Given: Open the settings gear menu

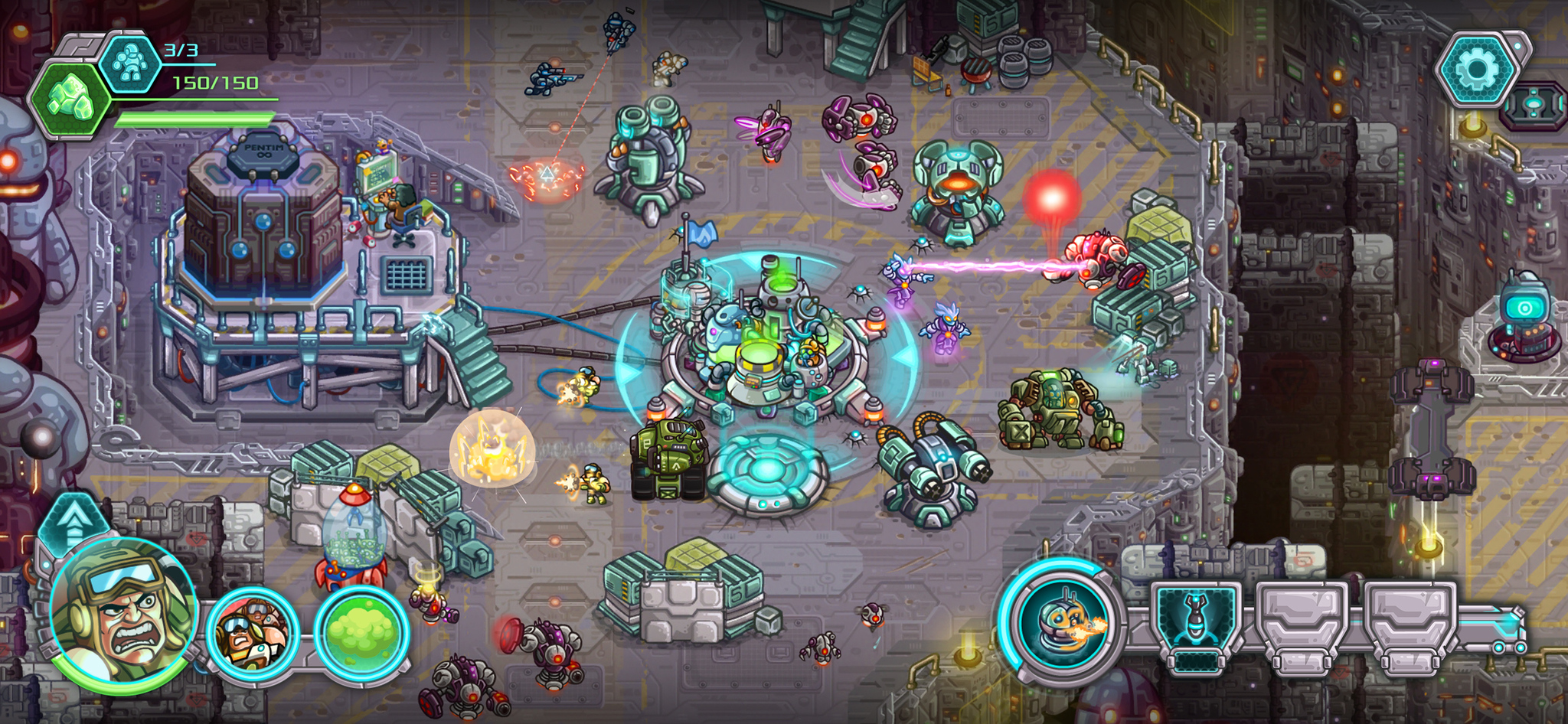Looking at the screenshot, I should (x=1477, y=70).
